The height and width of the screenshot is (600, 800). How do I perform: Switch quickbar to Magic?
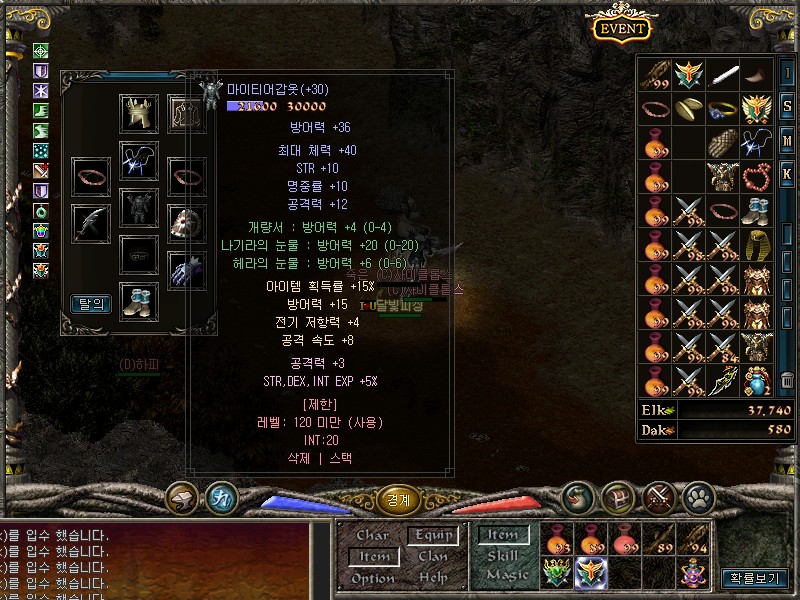[505, 575]
